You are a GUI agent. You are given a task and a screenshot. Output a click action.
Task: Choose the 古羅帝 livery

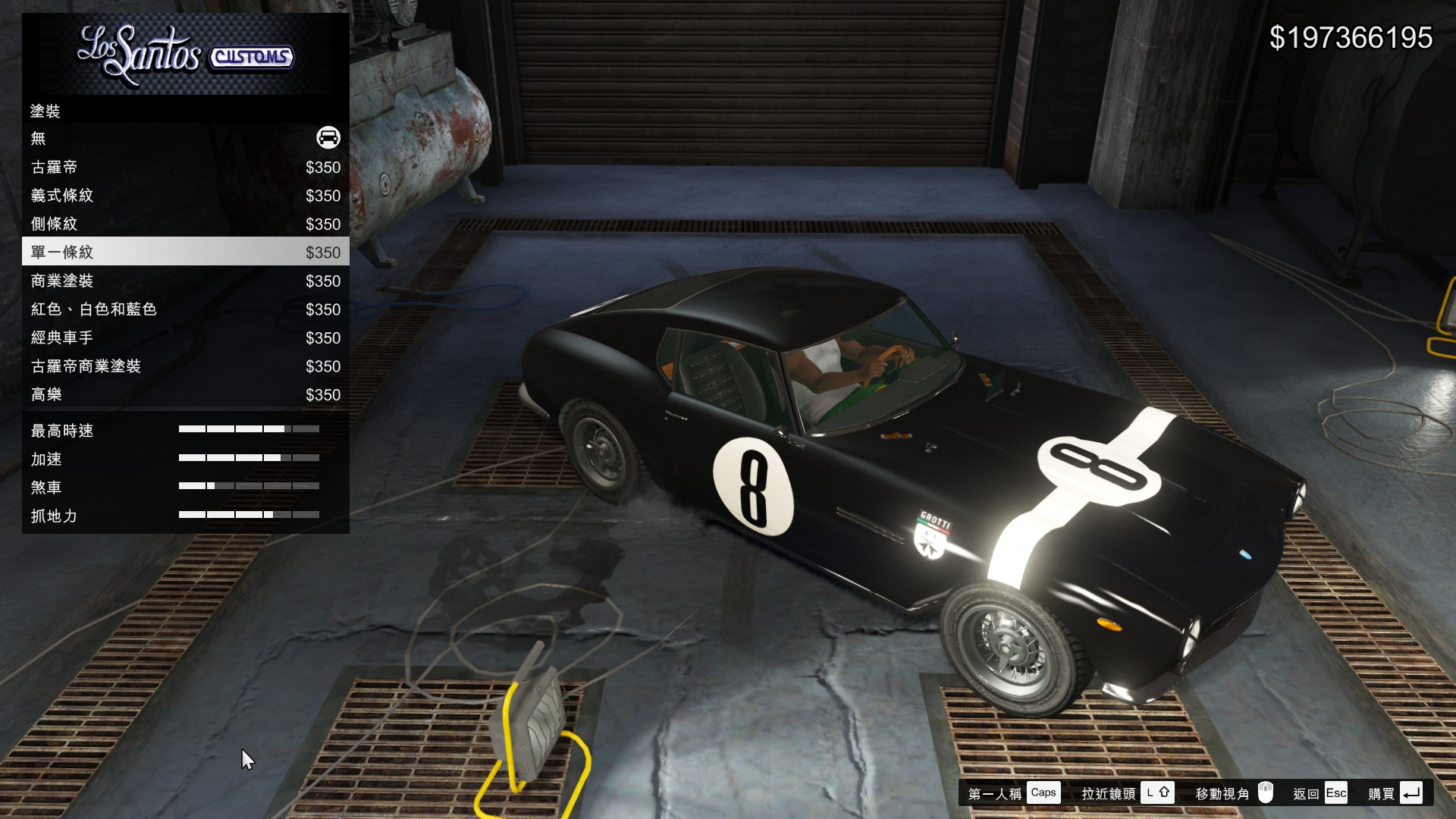point(185,168)
